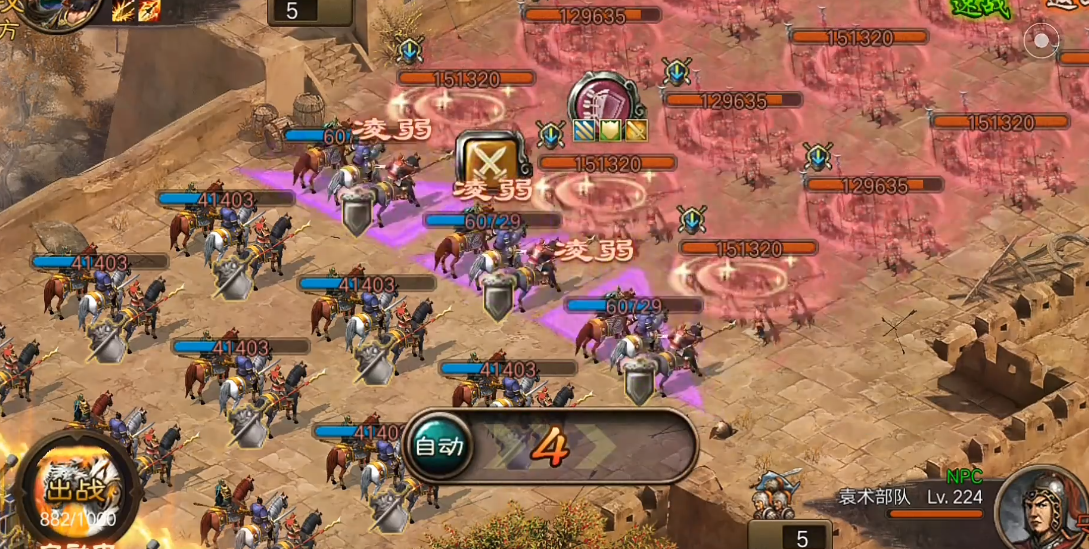Select the flaming arrow skill icon
The image size is (1089, 549).
pos(149,11)
